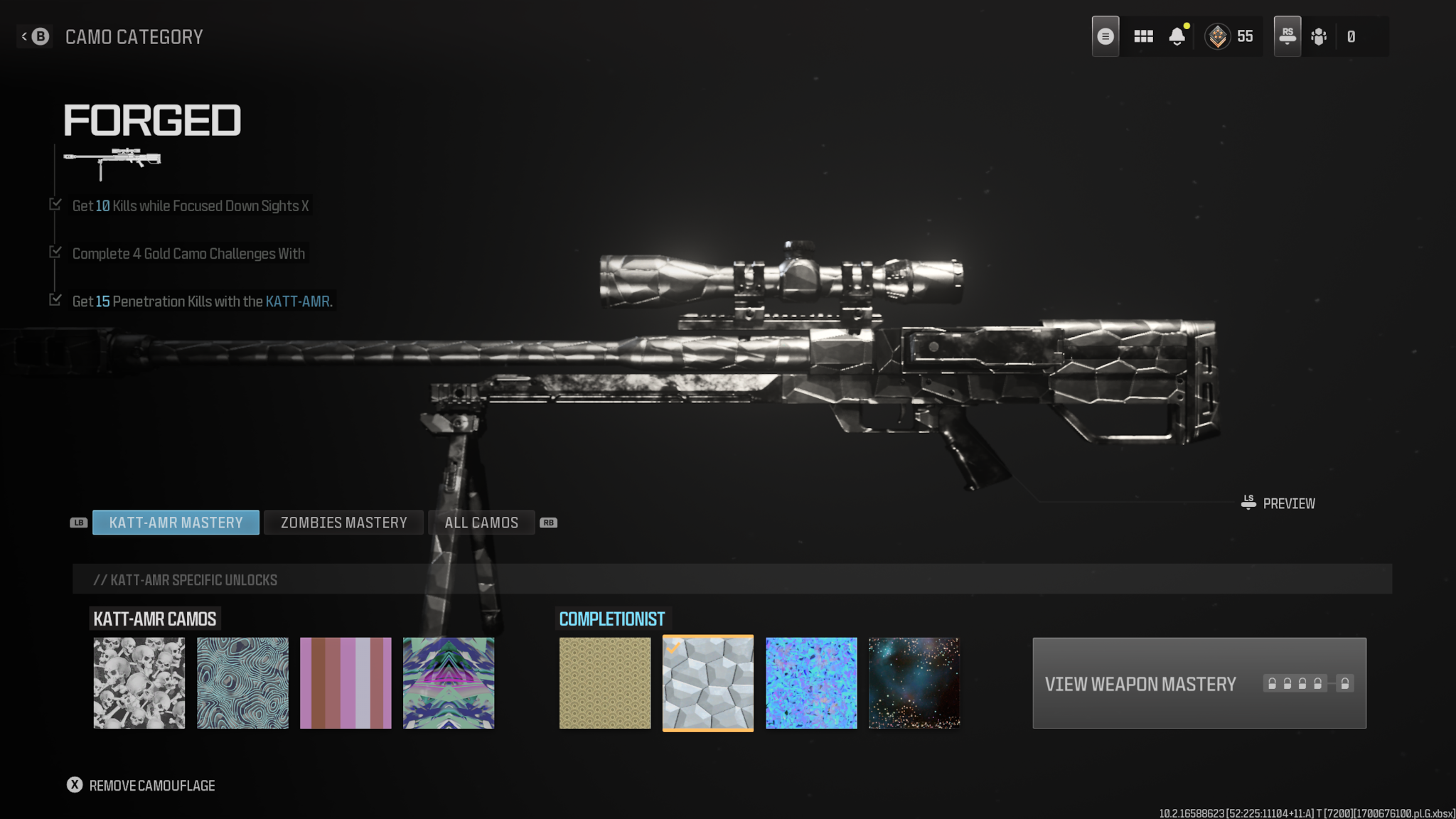Select the galaxy Completionist camo

914,682
